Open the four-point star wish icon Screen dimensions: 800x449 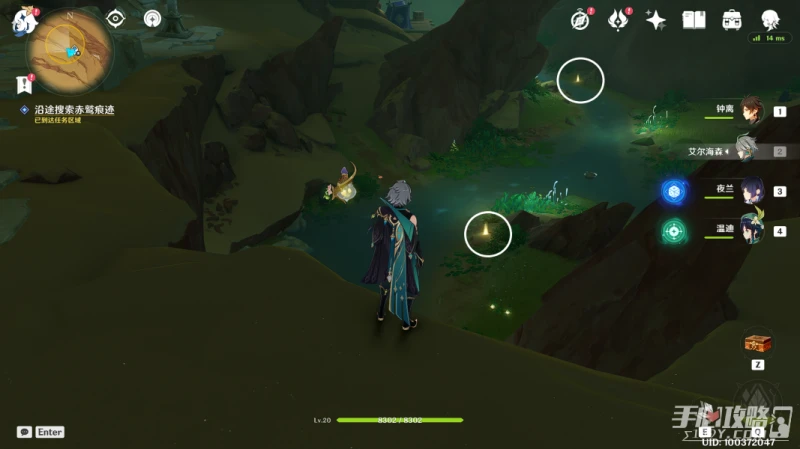click(x=656, y=20)
